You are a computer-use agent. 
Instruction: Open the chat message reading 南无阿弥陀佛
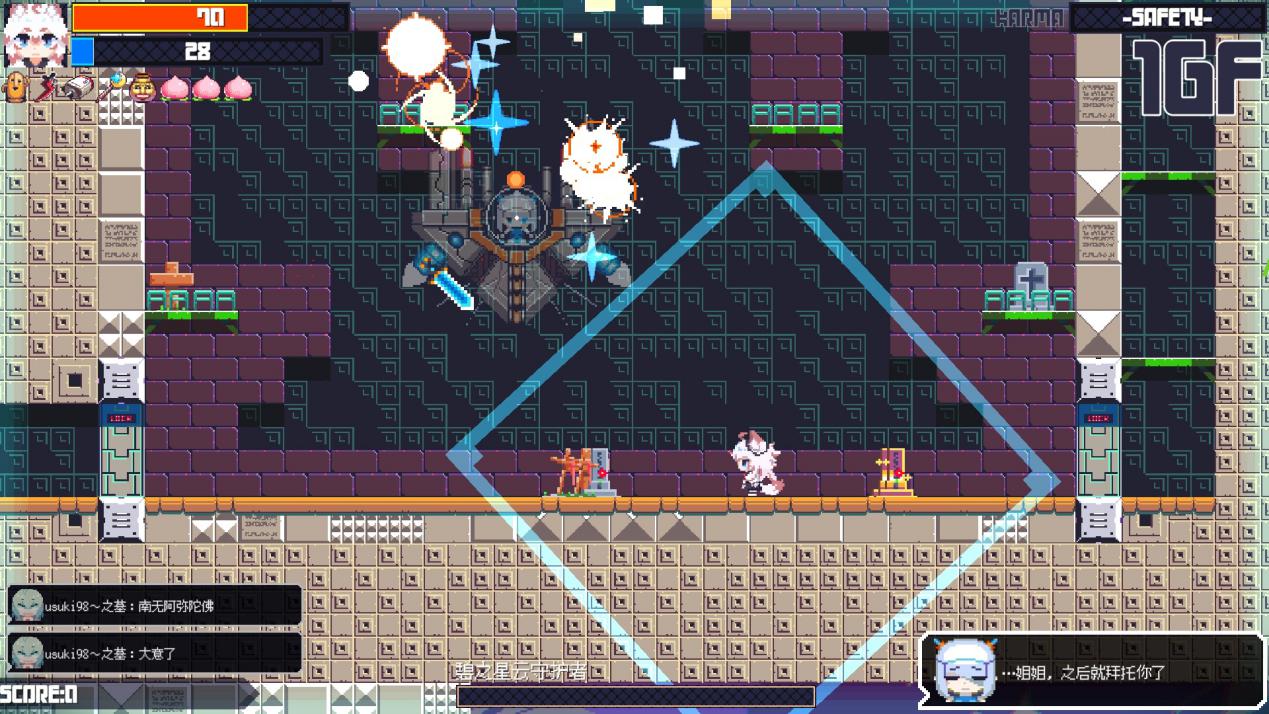154,605
